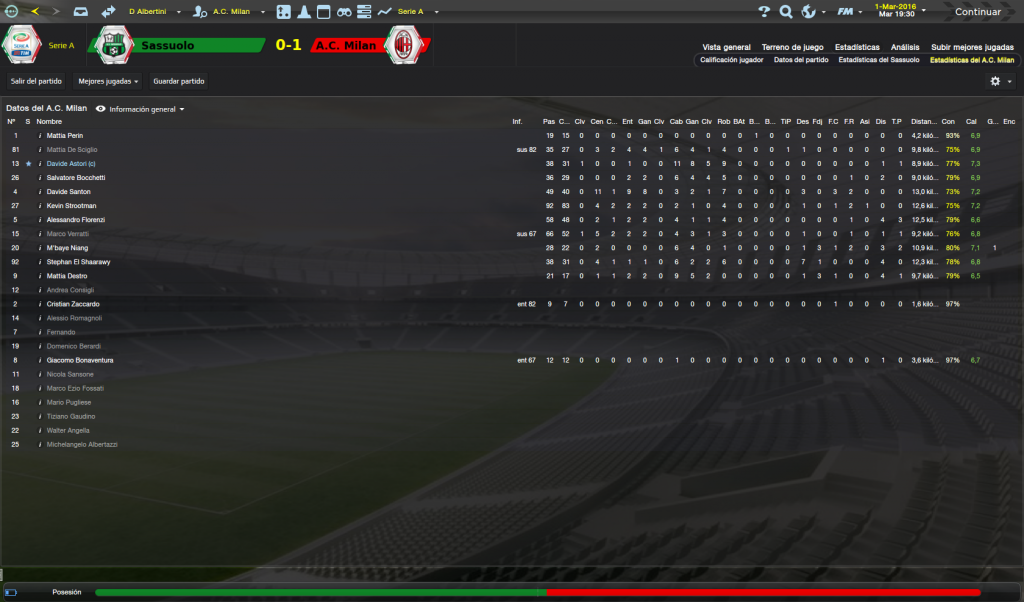Switch to the Vista general tab
Image resolution: width=1024 pixels, height=602 pixels.
pos(726,47)
